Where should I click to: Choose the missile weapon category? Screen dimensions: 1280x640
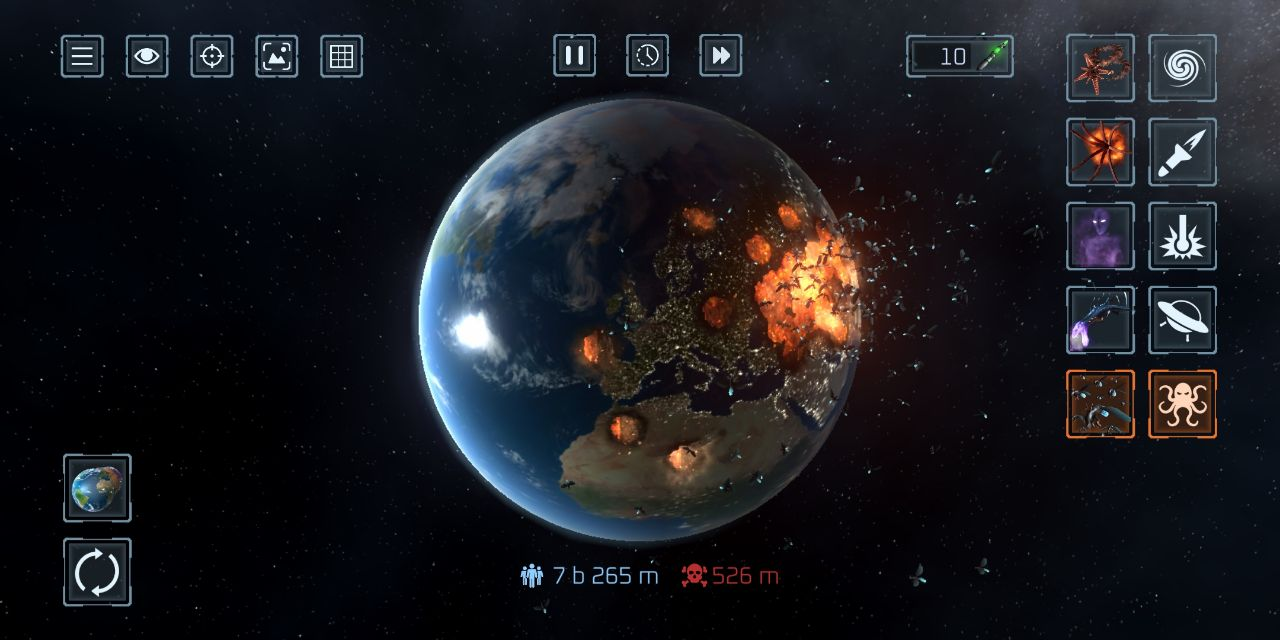(1183, 152)
